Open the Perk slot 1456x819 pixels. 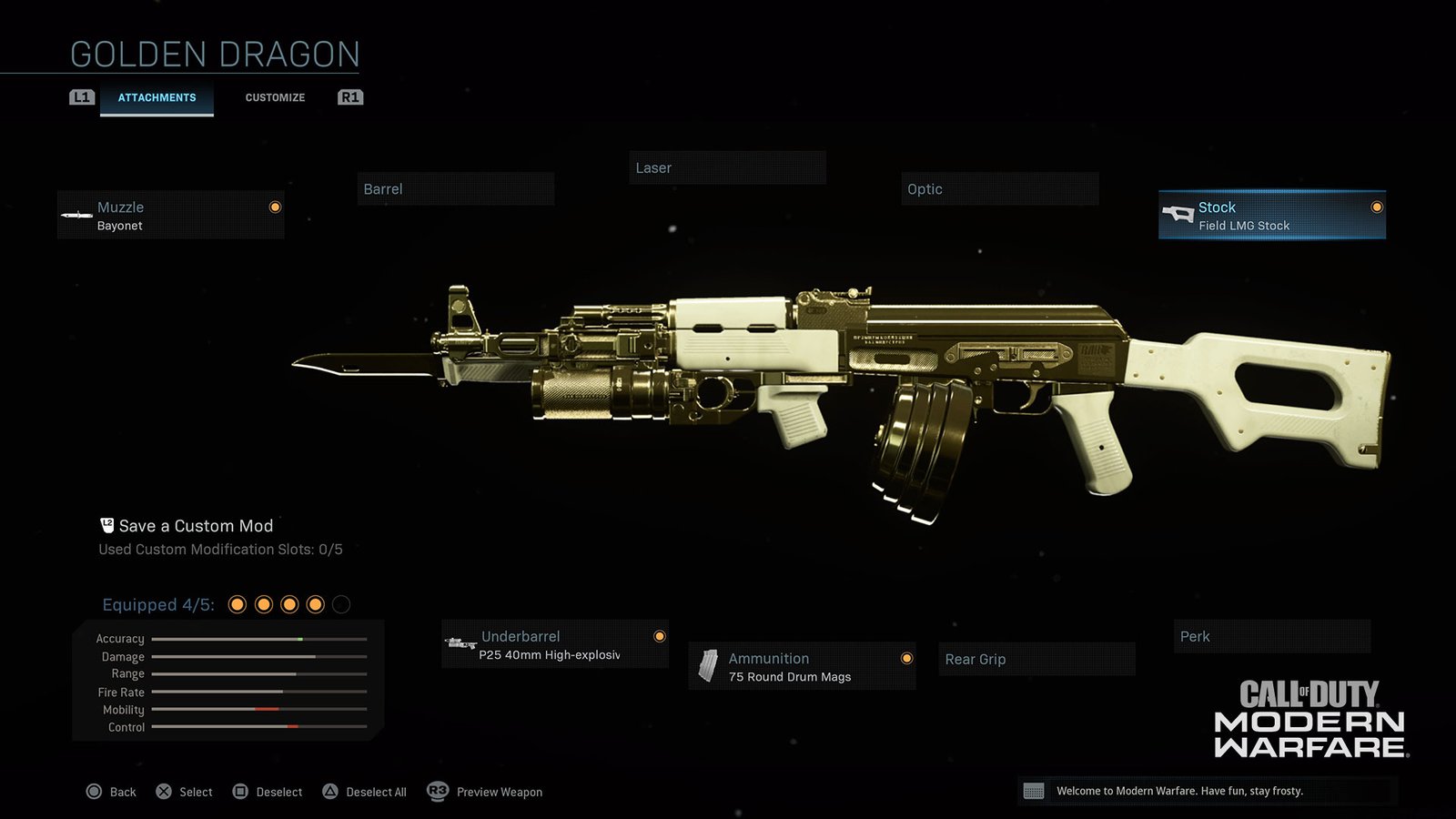pos(1271,636)
